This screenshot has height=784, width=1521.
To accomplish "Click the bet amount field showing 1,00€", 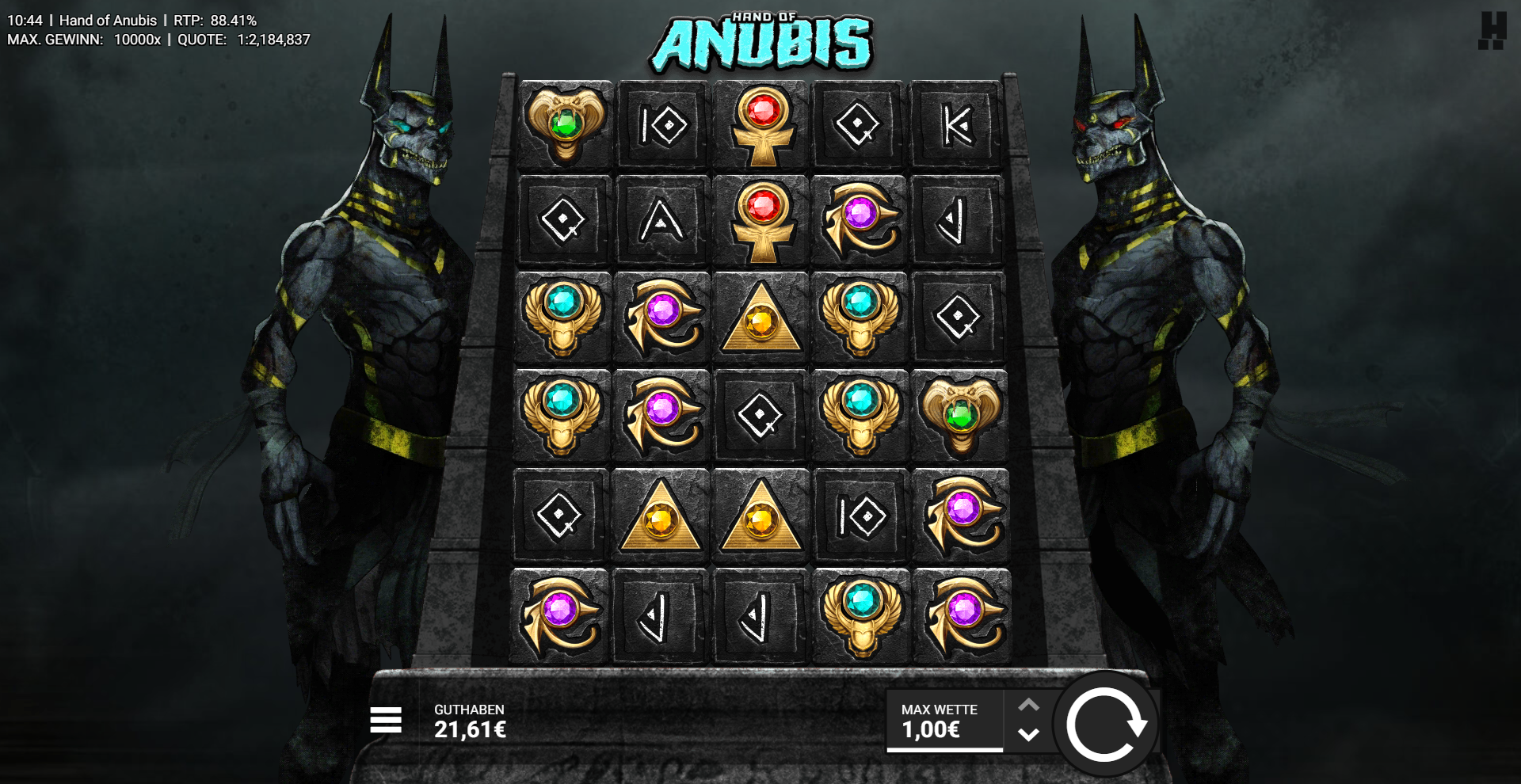I will (932, 733).
